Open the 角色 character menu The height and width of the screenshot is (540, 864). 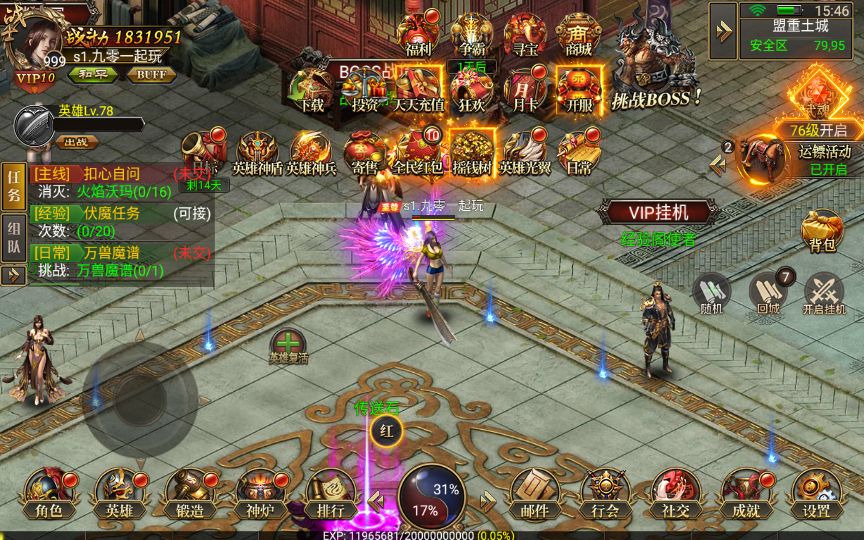click(49, 492)
